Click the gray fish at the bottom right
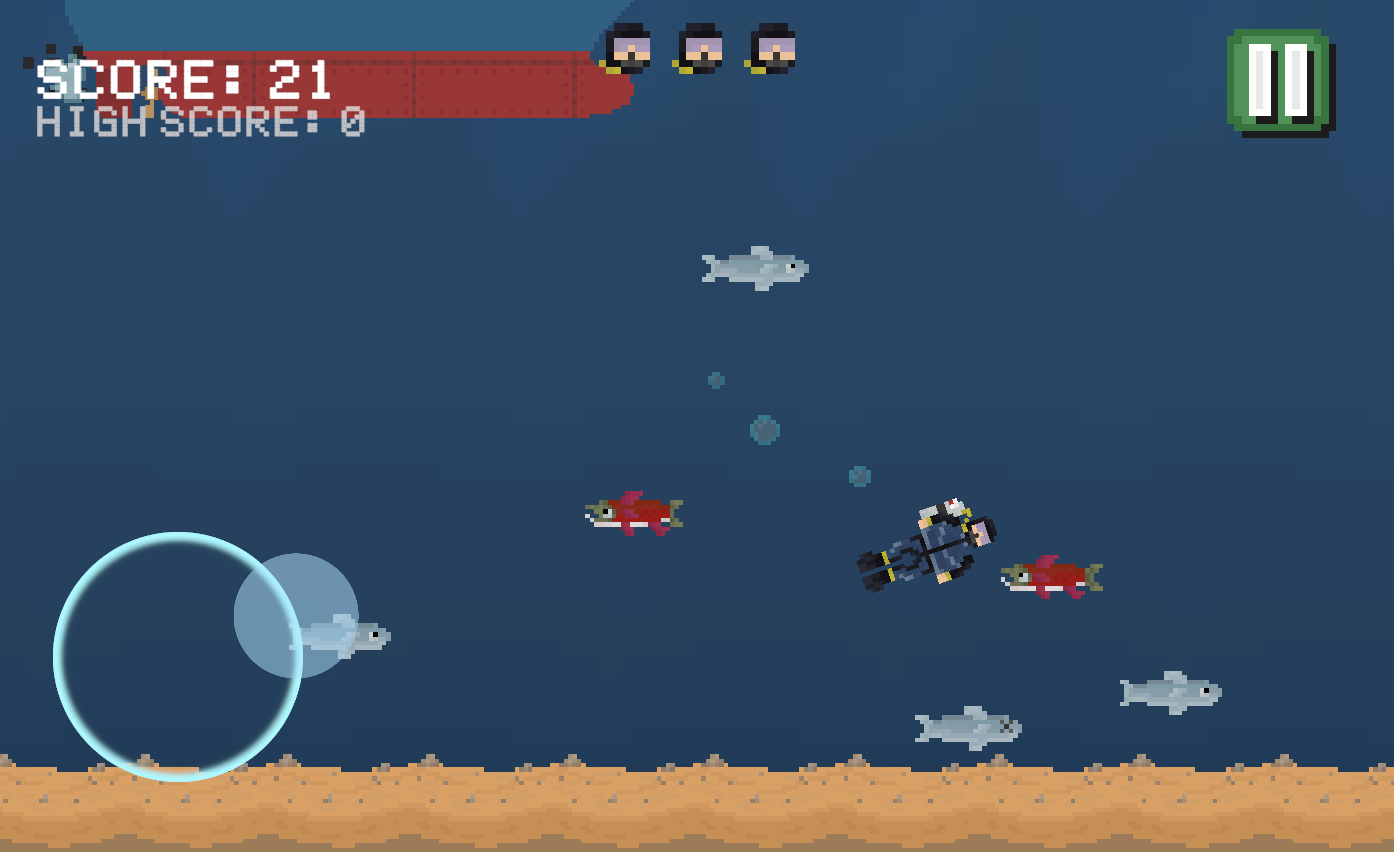This screenshot has width=1394, height=852. 1168,690
